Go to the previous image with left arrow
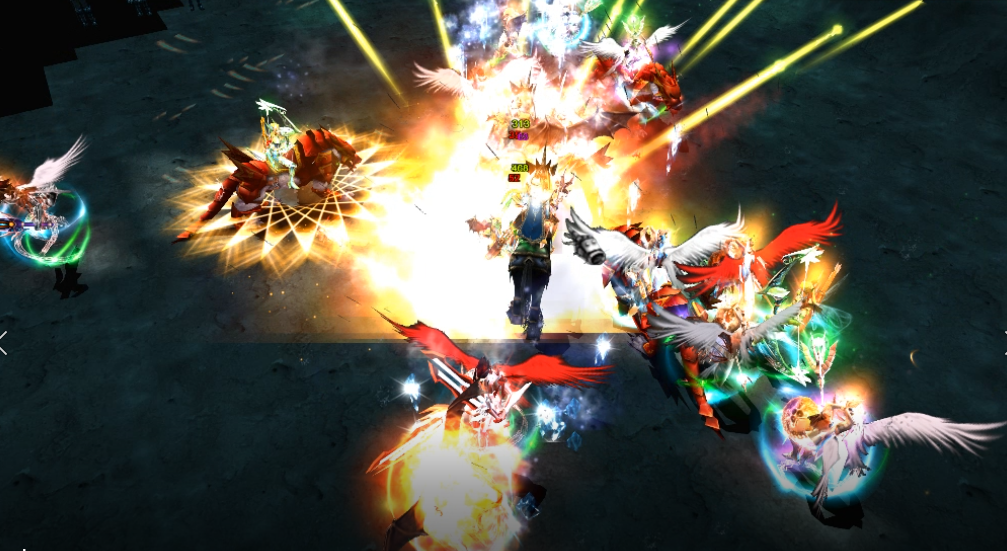1007x551 pixels. [4, 342]
